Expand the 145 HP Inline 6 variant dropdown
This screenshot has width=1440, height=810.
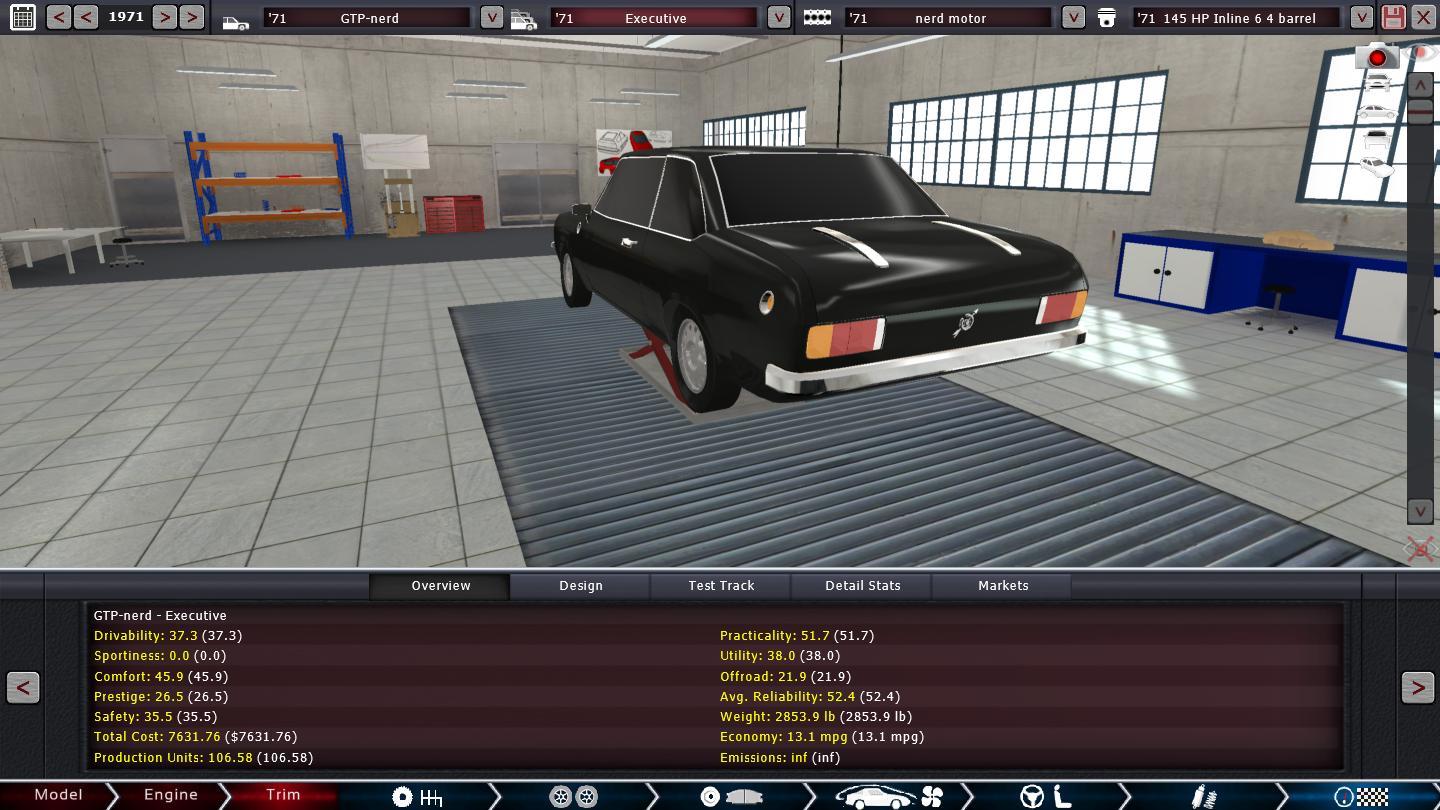coord(1361,18)
